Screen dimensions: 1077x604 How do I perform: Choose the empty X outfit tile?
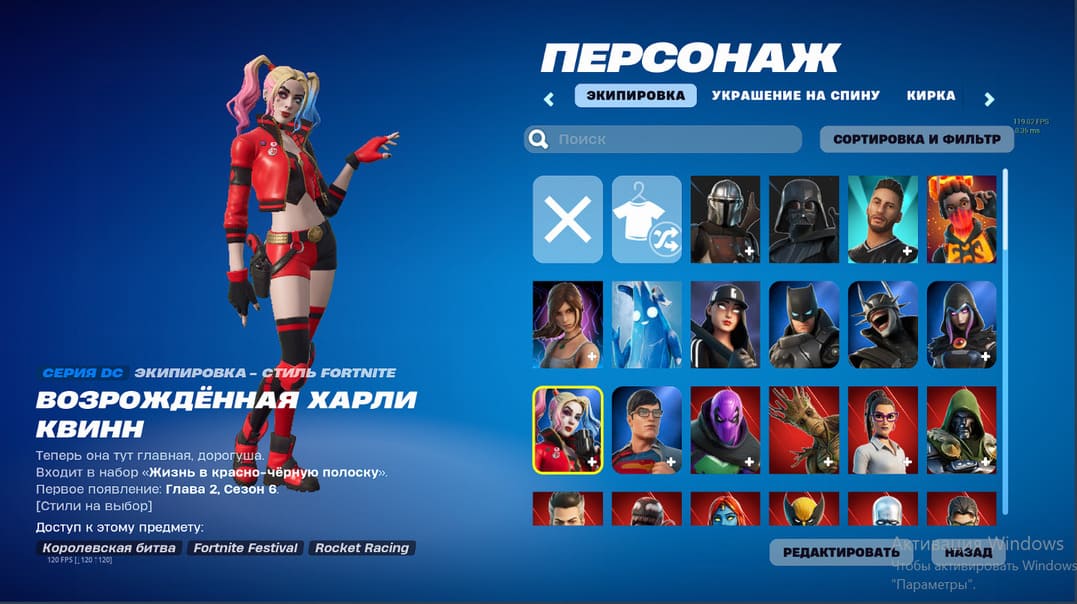pyautogui.click(x=567, y=219)
